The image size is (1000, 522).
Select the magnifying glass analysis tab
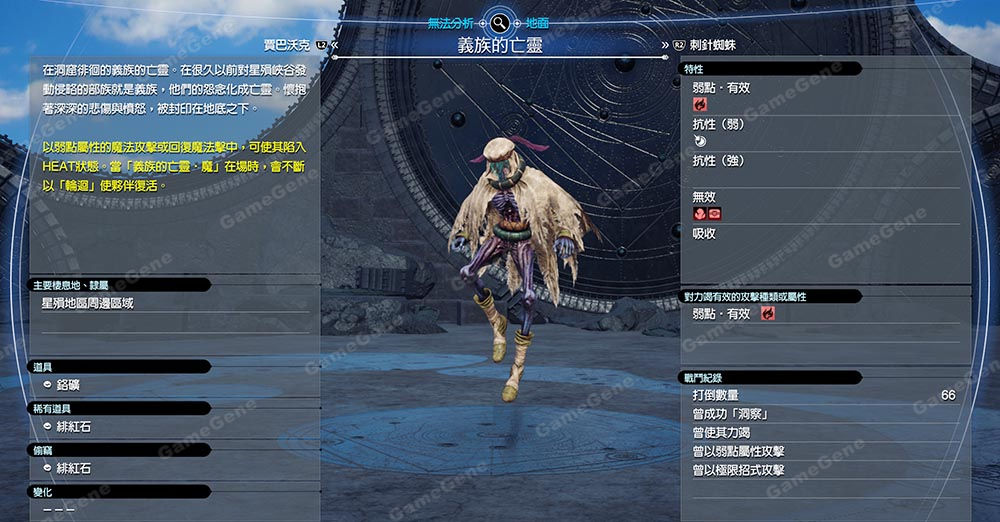point(498,21)
